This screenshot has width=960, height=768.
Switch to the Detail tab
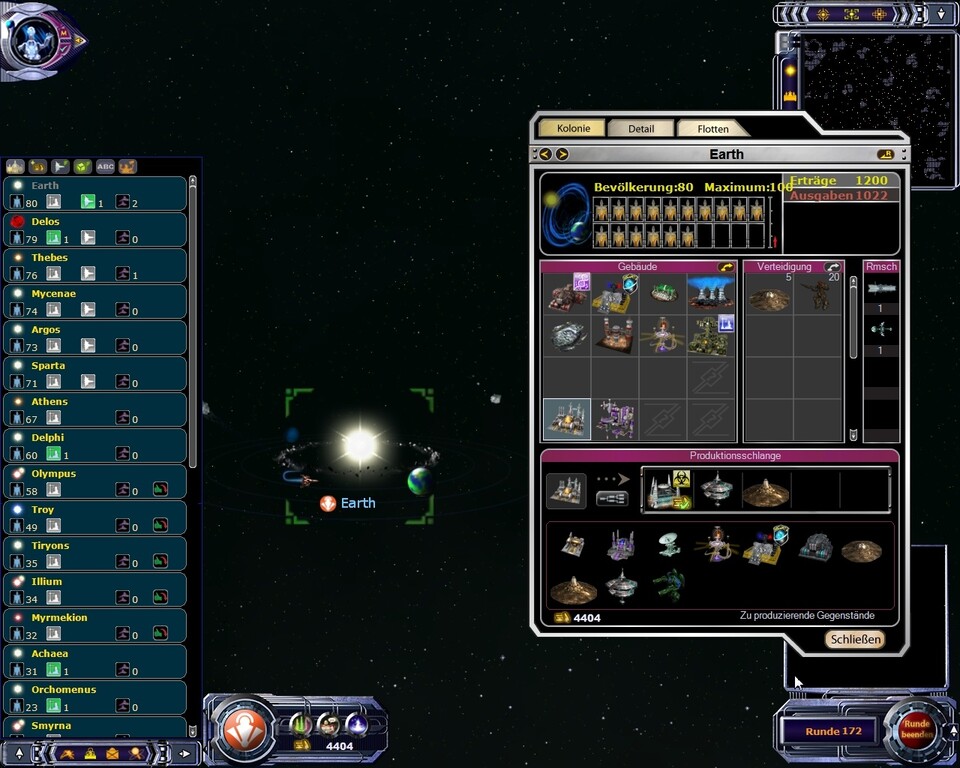tap(641, 129)
